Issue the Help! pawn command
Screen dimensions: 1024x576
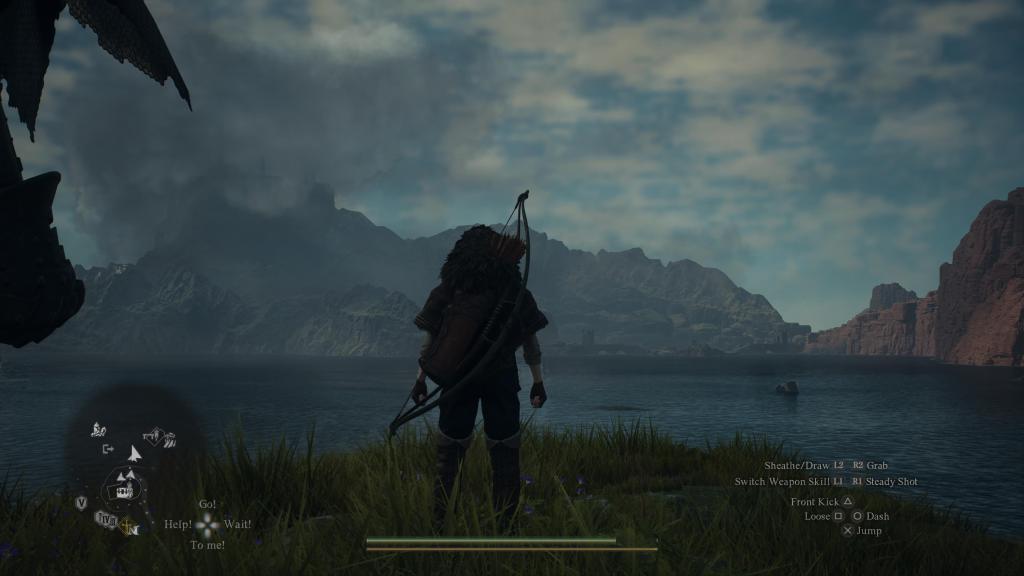point(178,524)
